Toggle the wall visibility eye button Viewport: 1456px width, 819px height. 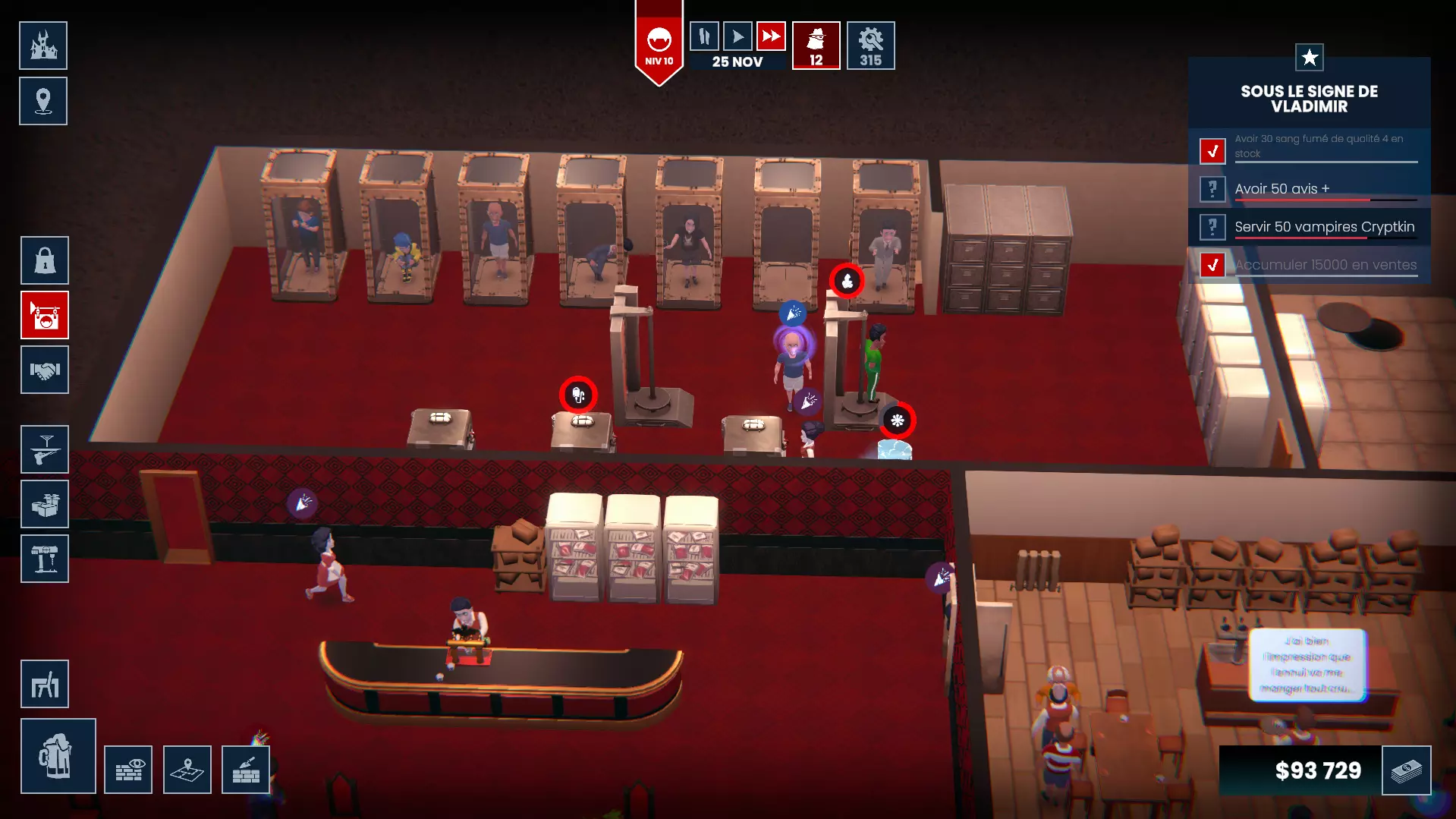(x=128, y=770)
